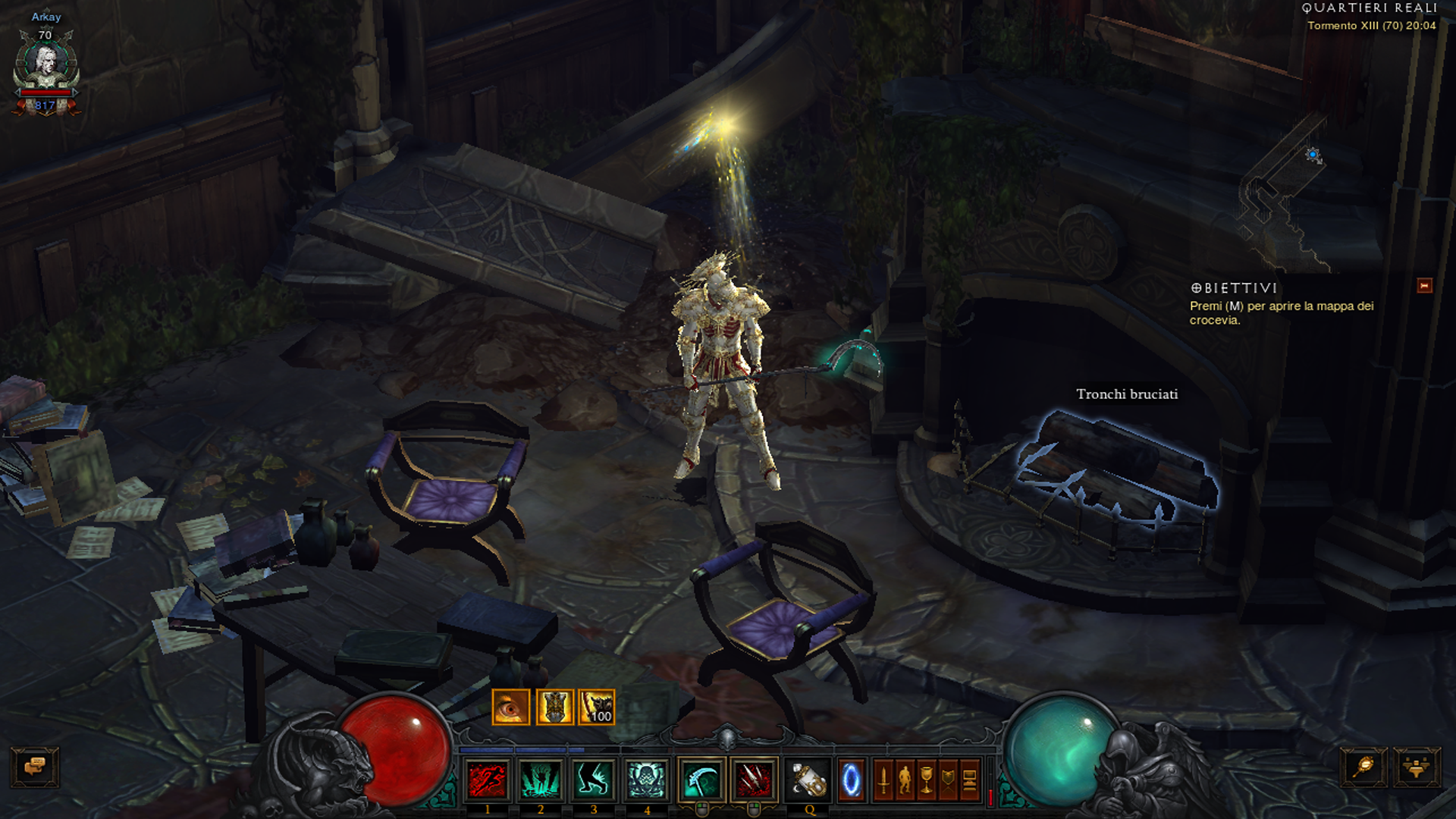Open the chat window button
1456x819 pixels.
[34, 767]
